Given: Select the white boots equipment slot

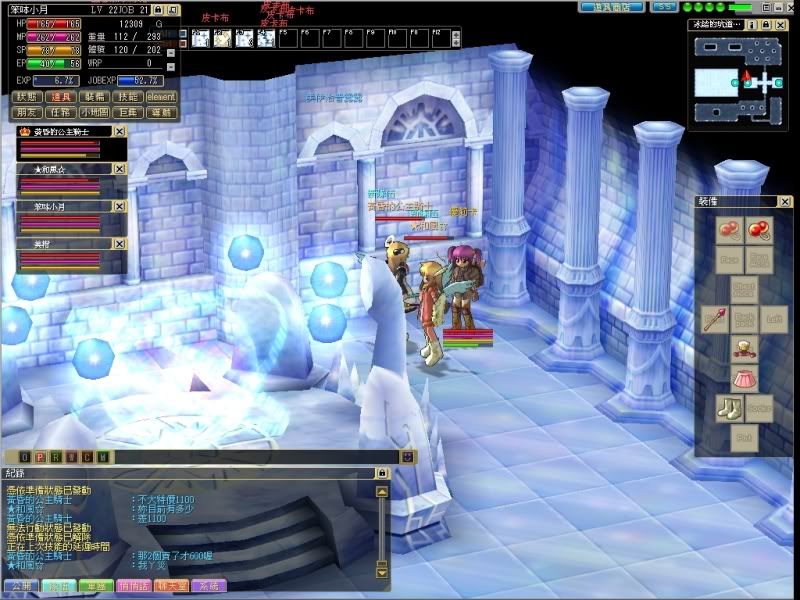Looking at the screenshot, I should [x=728, y=407].
